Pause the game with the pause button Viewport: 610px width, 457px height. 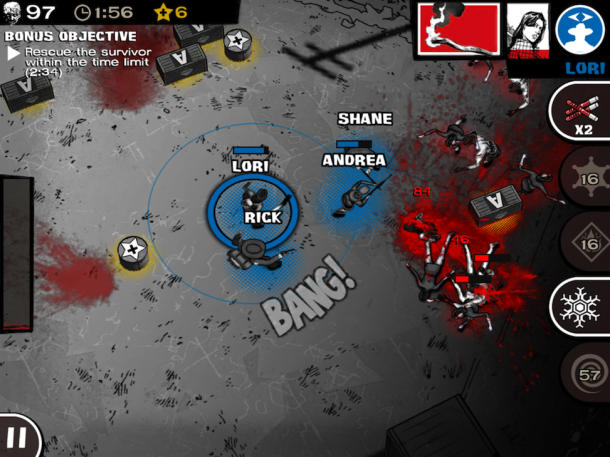coord(17,437)
